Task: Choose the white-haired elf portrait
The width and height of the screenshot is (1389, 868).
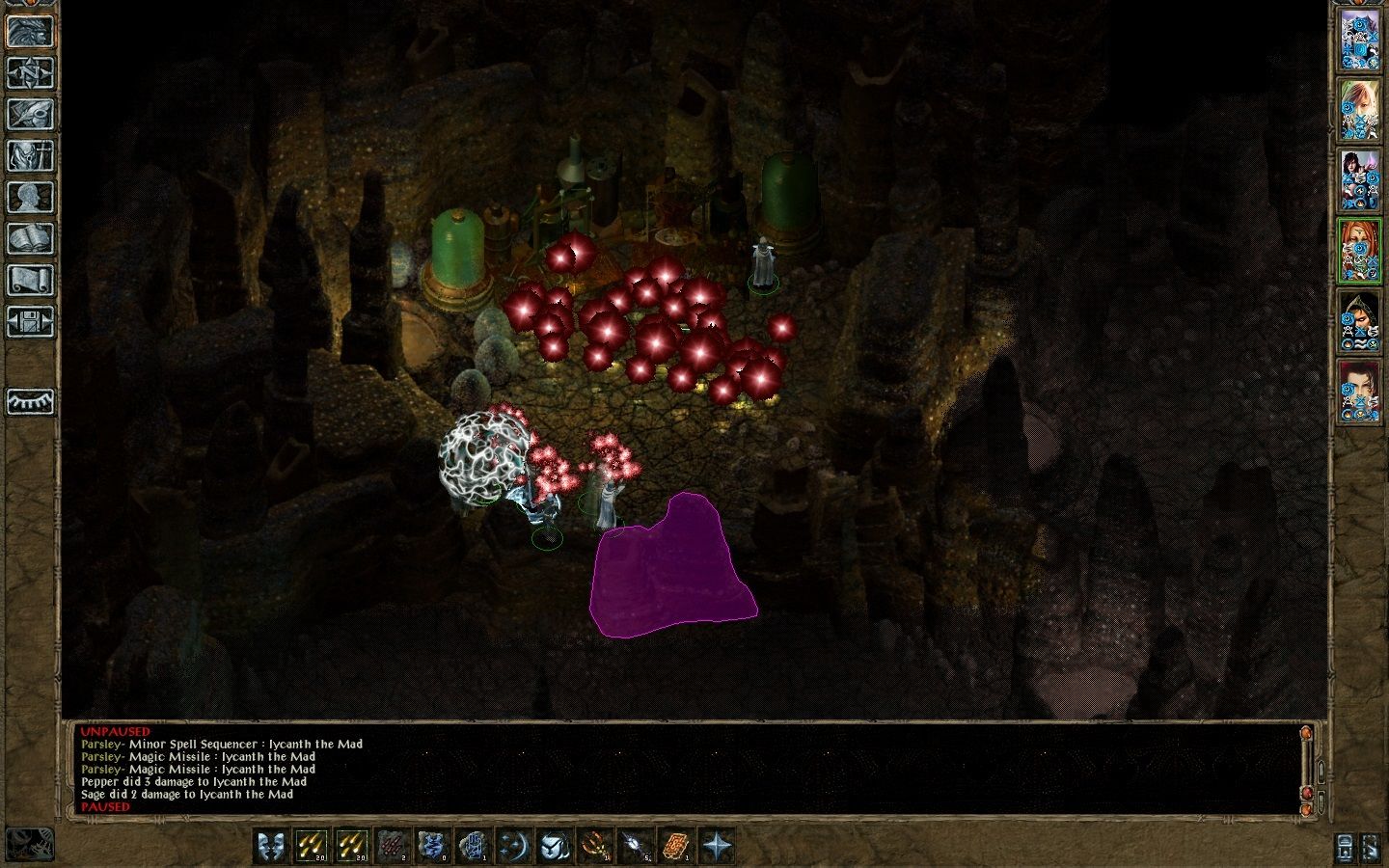Action: pos(1359,109)
